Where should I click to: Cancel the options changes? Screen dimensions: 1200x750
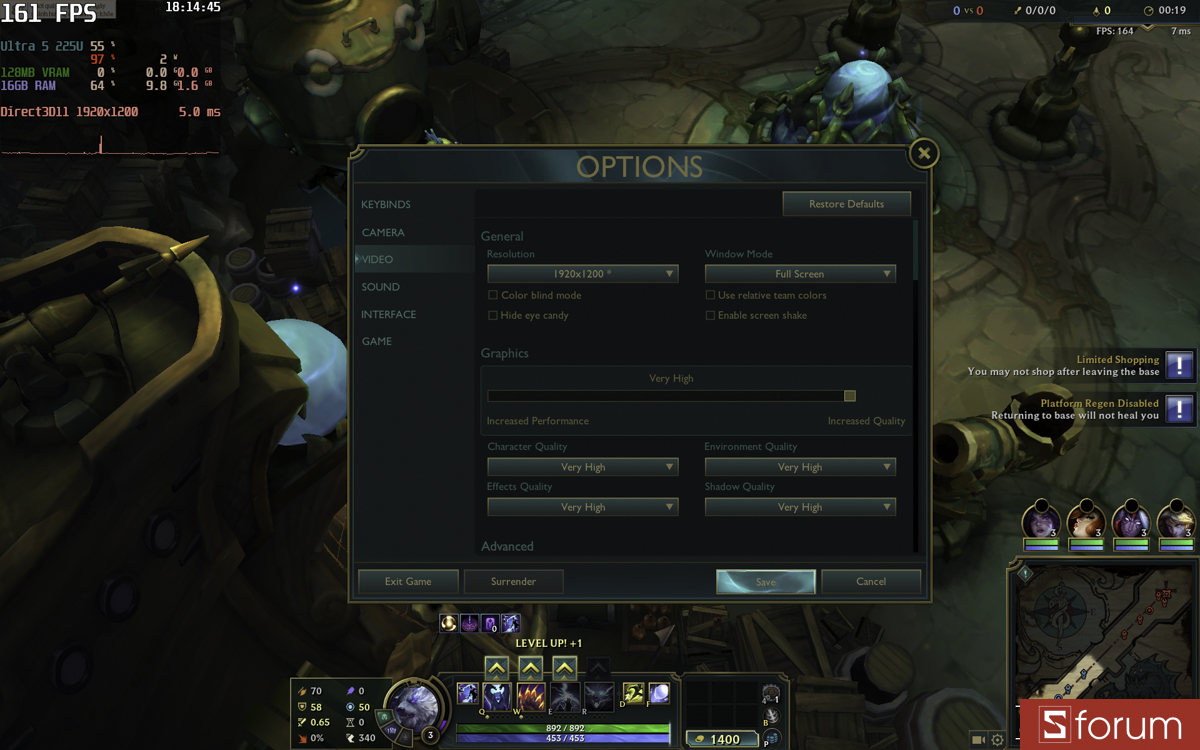871,581
